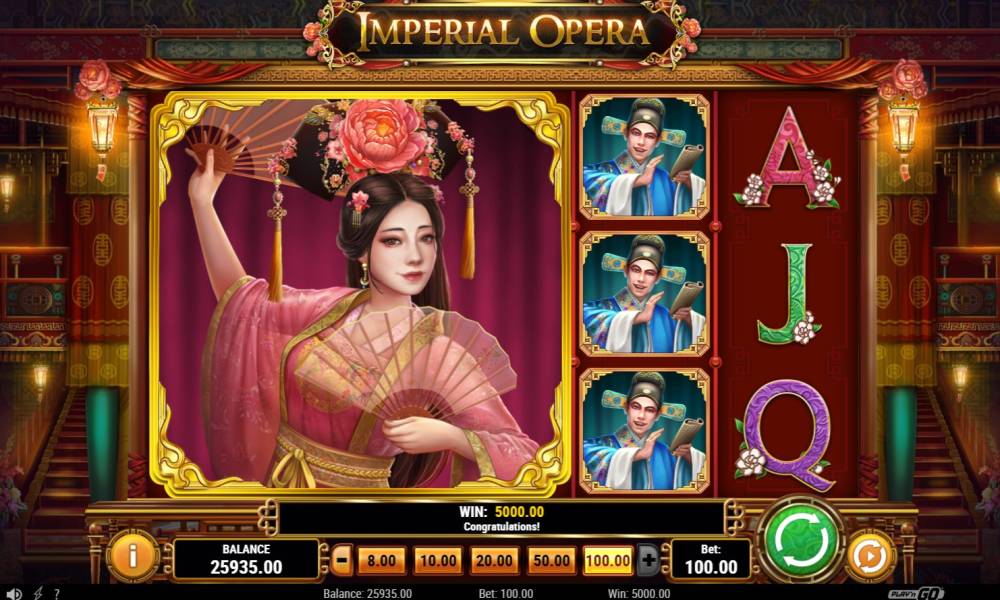Viewport: 1000px width, 600px height.
Task: Decrease the bet with the minus button
Action: (x=342, y=560)
